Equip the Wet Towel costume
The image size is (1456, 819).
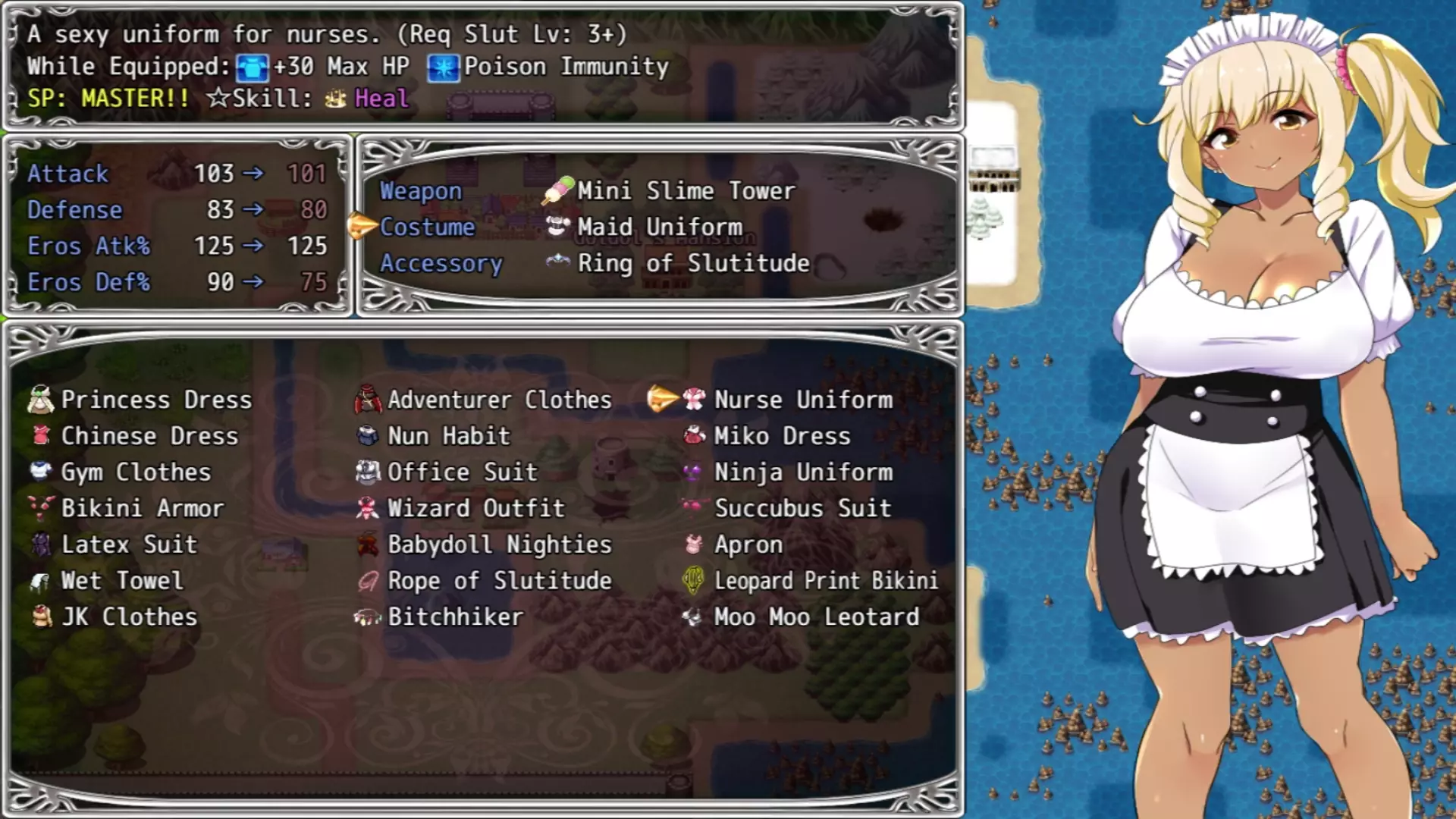coord(121,581)
